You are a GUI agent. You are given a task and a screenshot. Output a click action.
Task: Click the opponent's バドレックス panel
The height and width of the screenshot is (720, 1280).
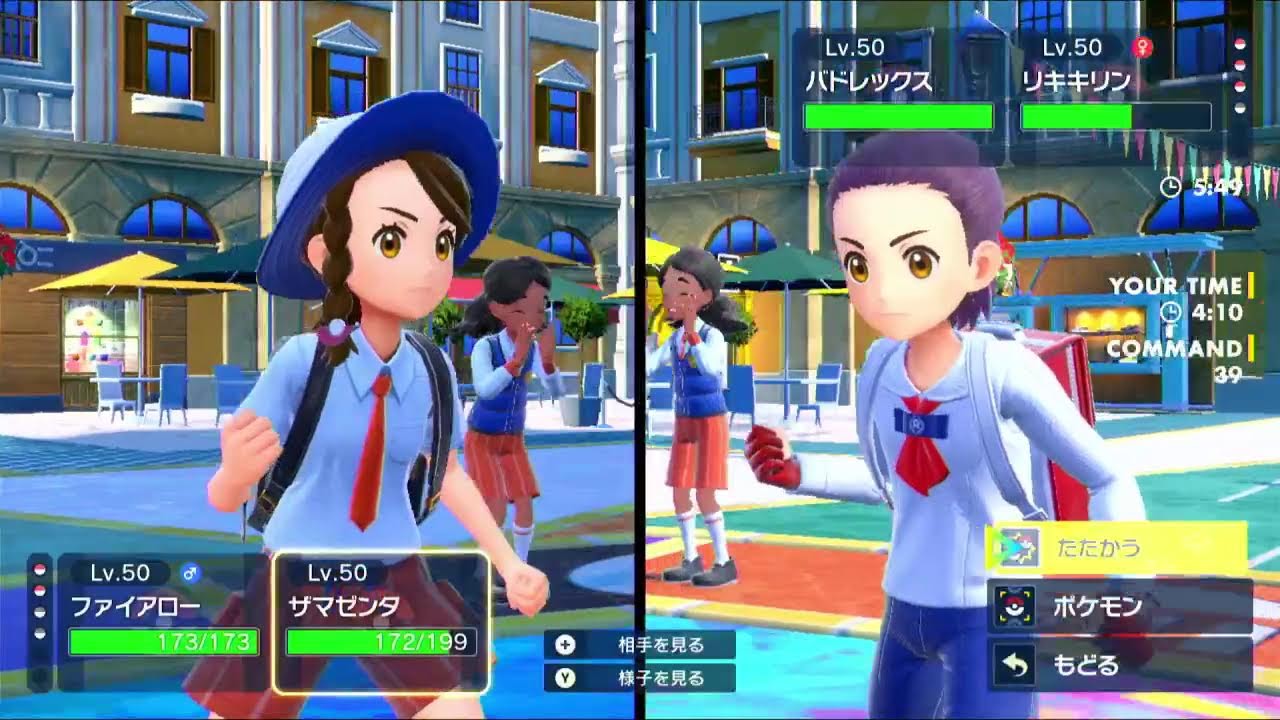(898, 95)
